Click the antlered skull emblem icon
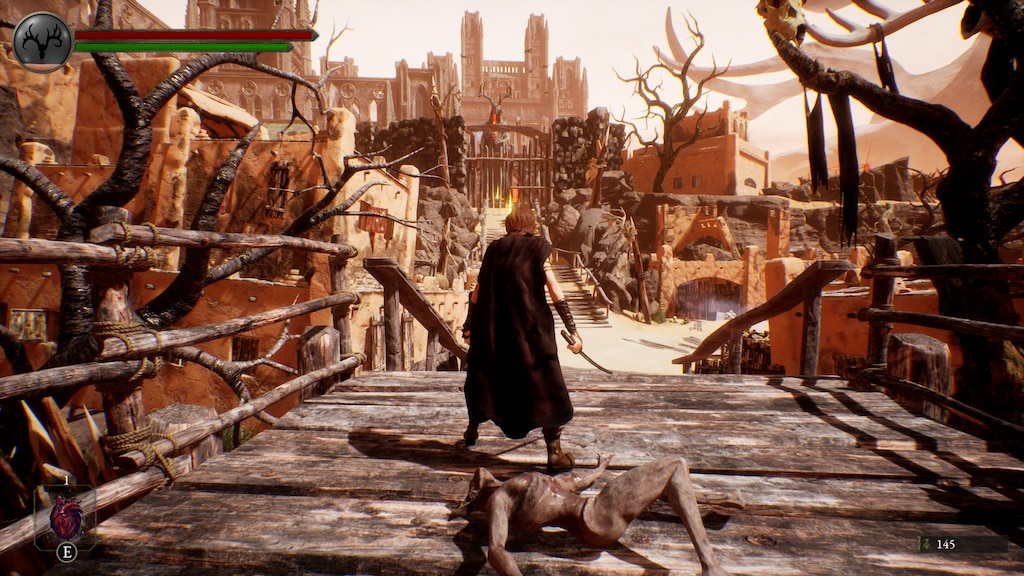1024x576 pixels. (42, 41)
